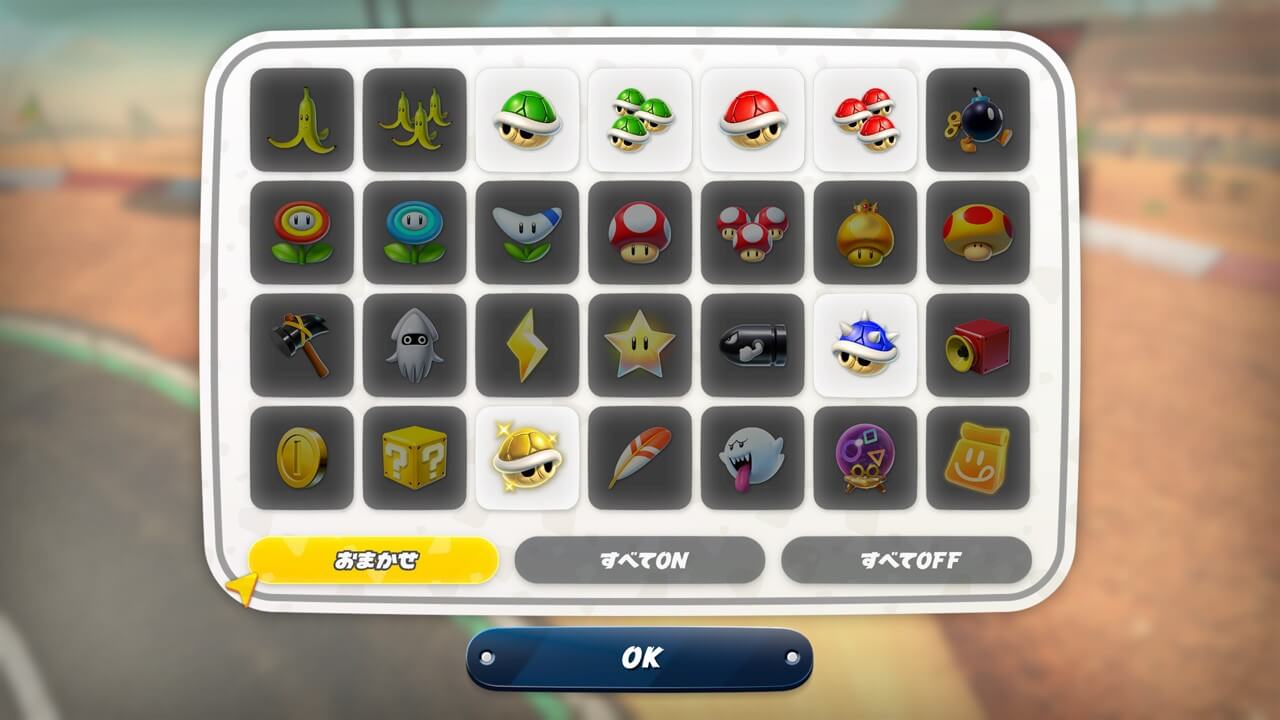The image size is (1280, 720).
Task: Disable the Spiny Blue Shell item
Action: click(866, 345)
